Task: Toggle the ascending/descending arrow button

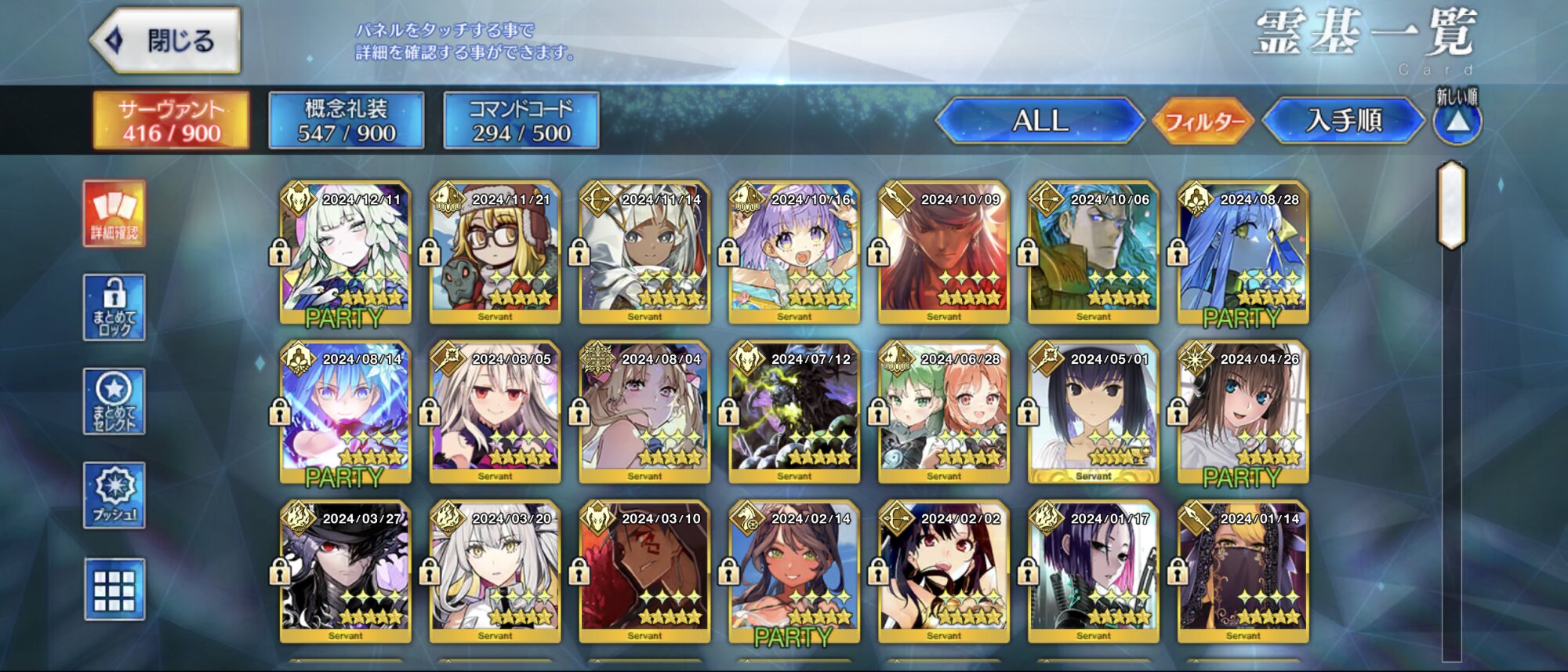Action: 1457,122
